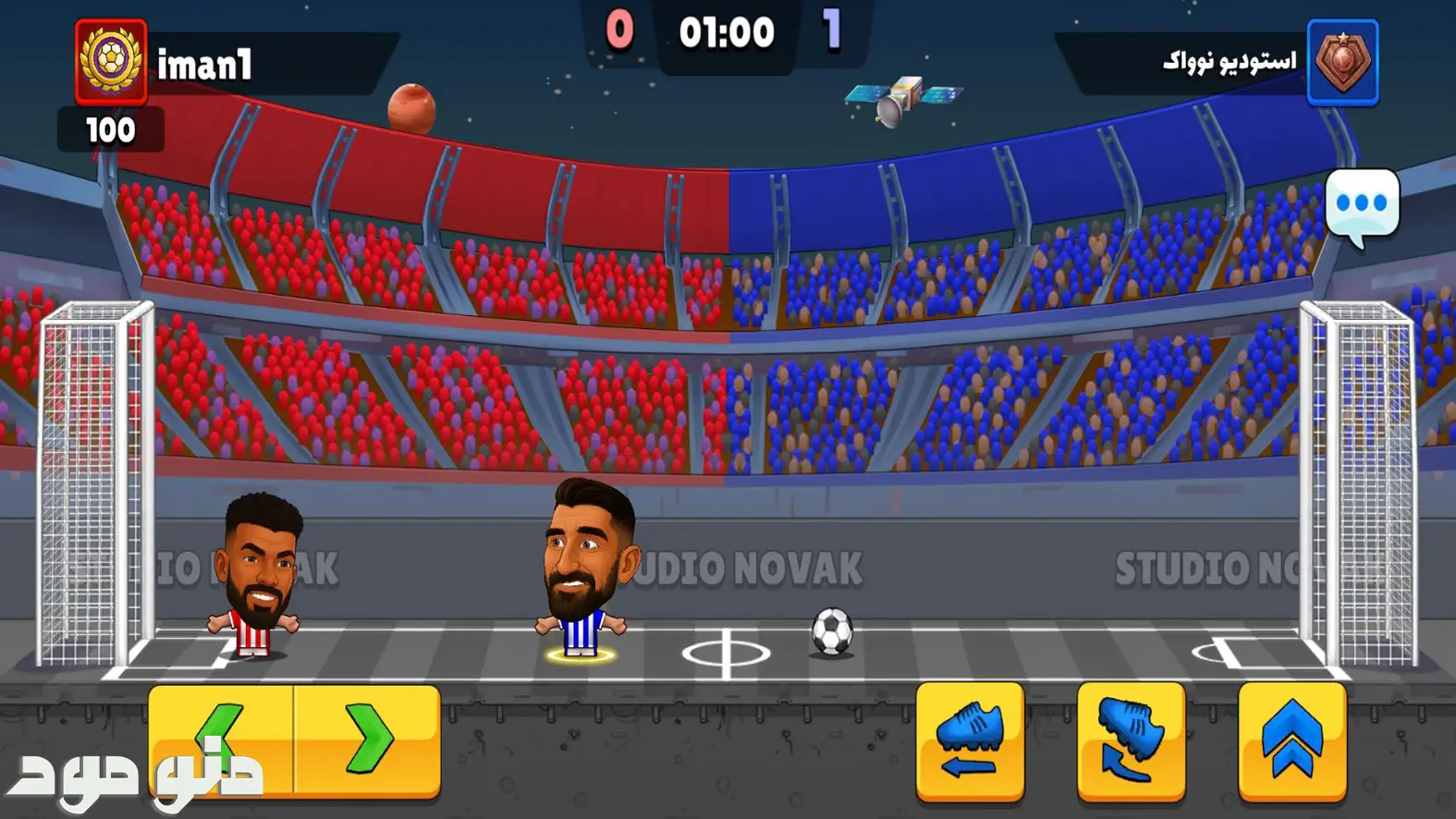Tap the move left arrow button
Screen dimensions: 1456x819
click(221, 739)
